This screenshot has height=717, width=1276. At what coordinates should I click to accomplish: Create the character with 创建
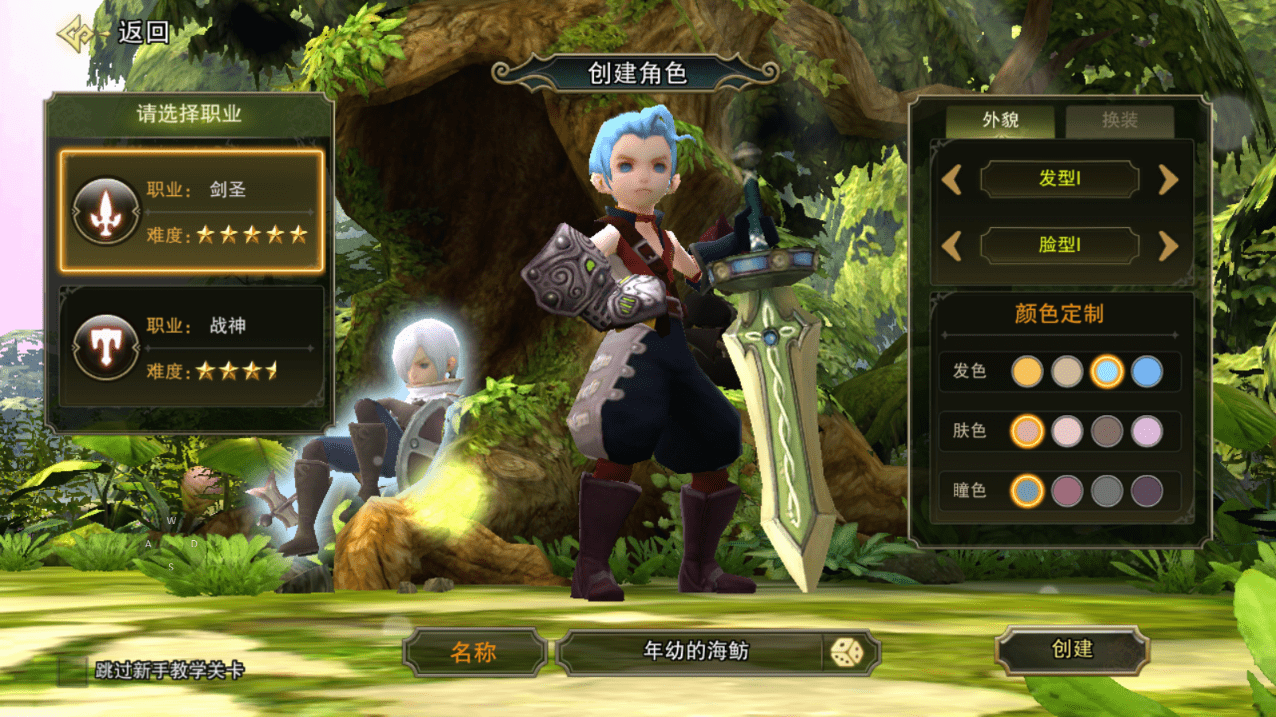[1072, 650]
